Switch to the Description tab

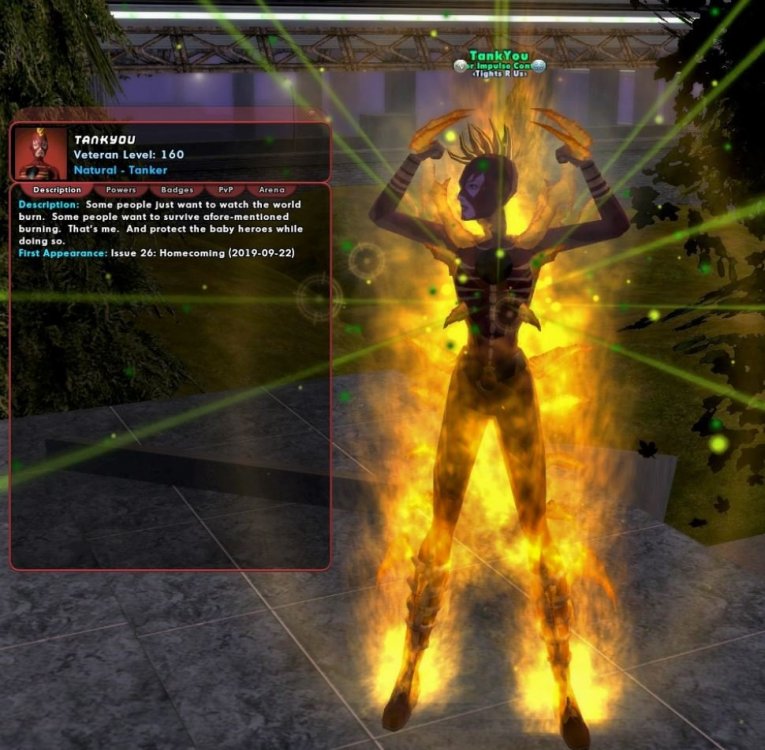tap(57, 189)
